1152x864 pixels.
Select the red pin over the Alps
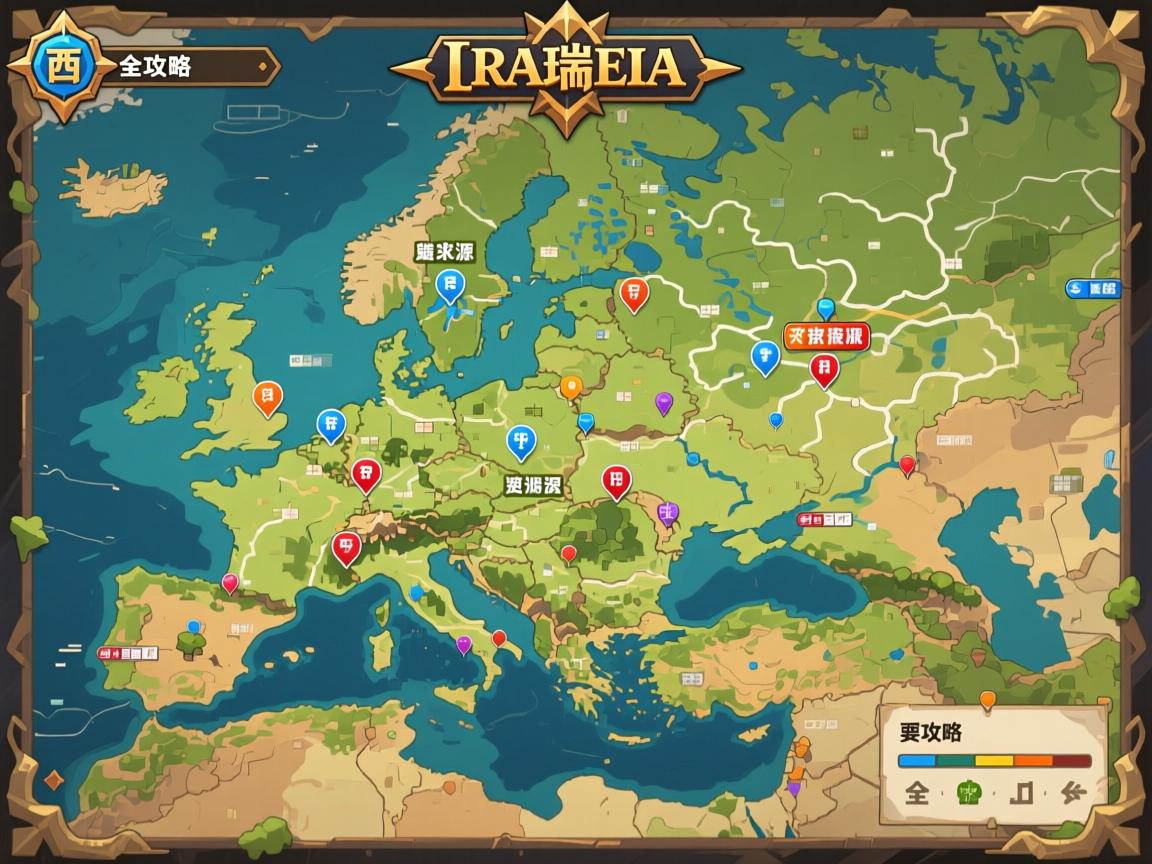[346, 546]
